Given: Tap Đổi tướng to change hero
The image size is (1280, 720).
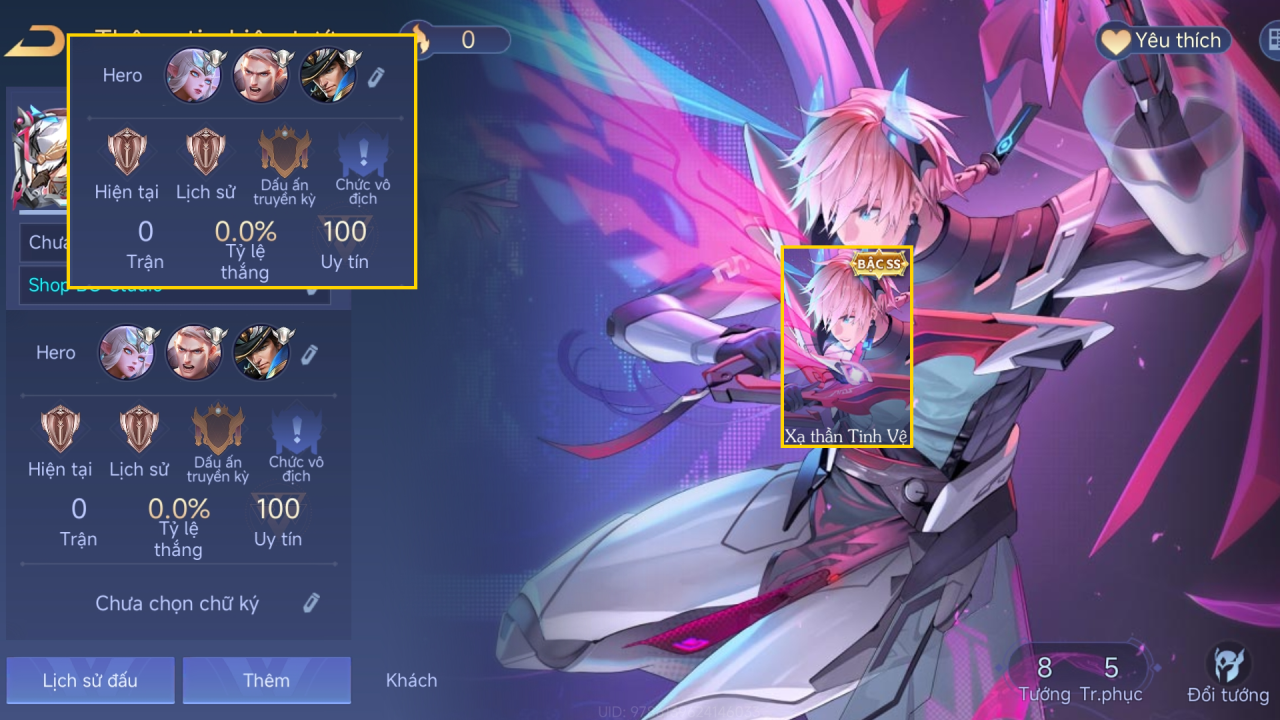Looking at the screenshot, I should click(1228, 675).
